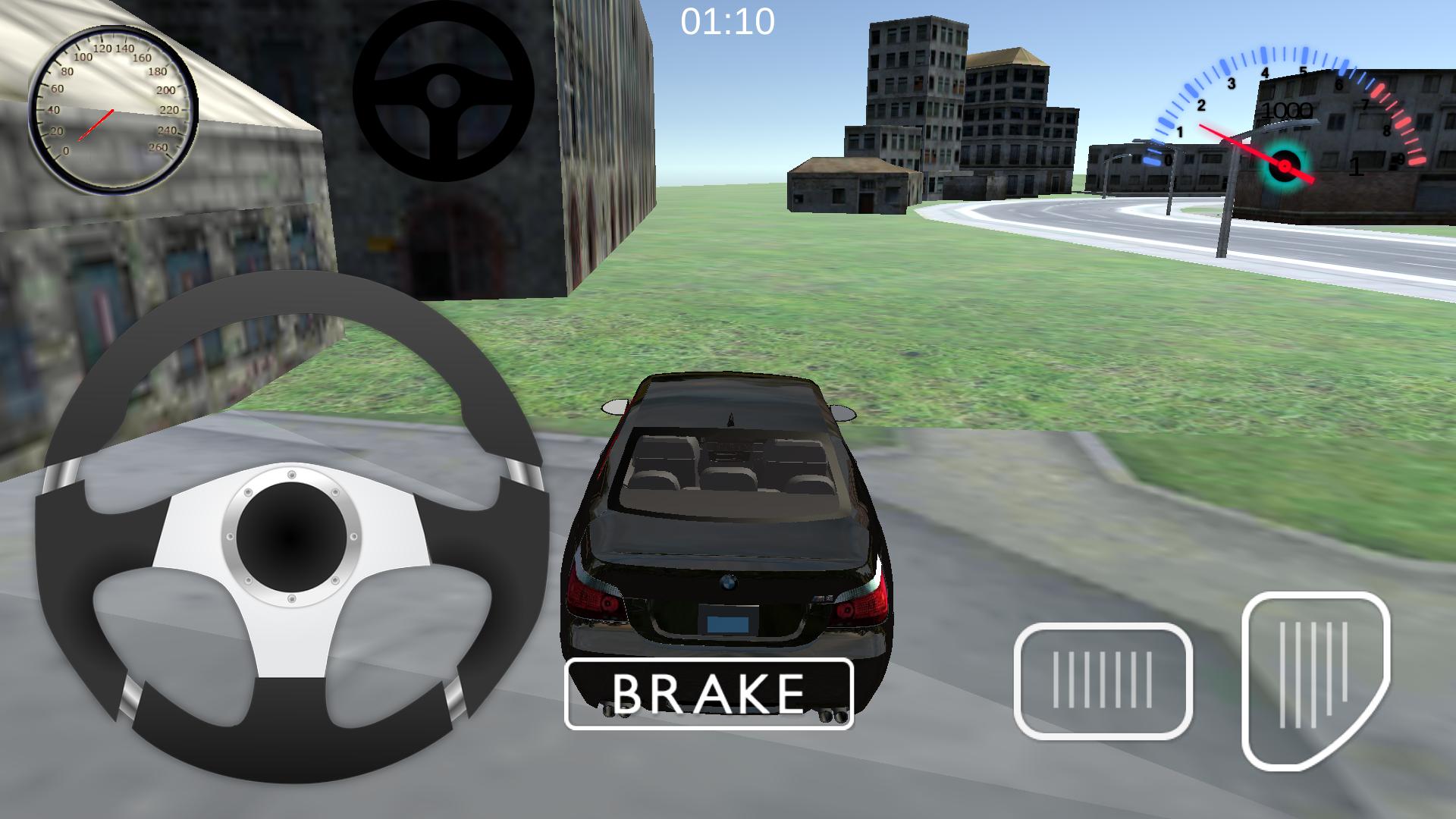Screen dimensions: 1456x819
Task: Tap the green glow center of the tachometer
Action: (x=1283, y=165)
